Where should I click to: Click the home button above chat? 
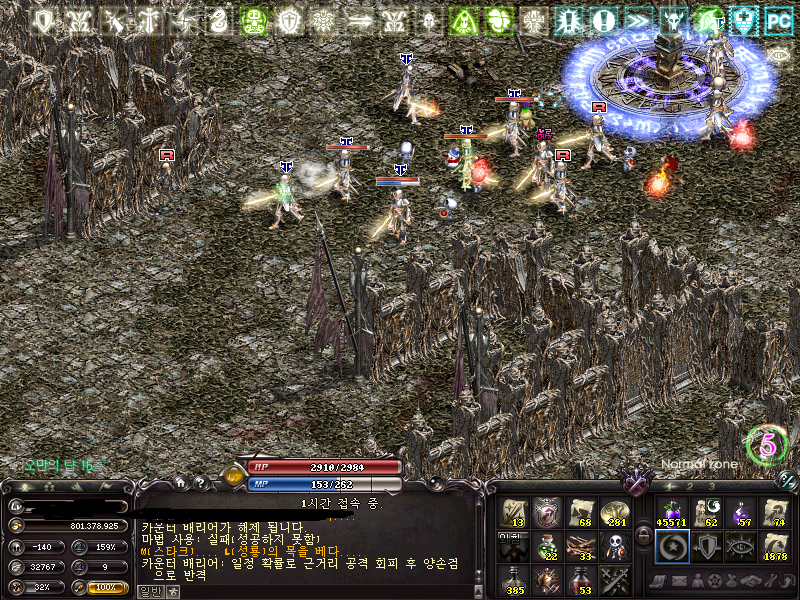[181, 482]
